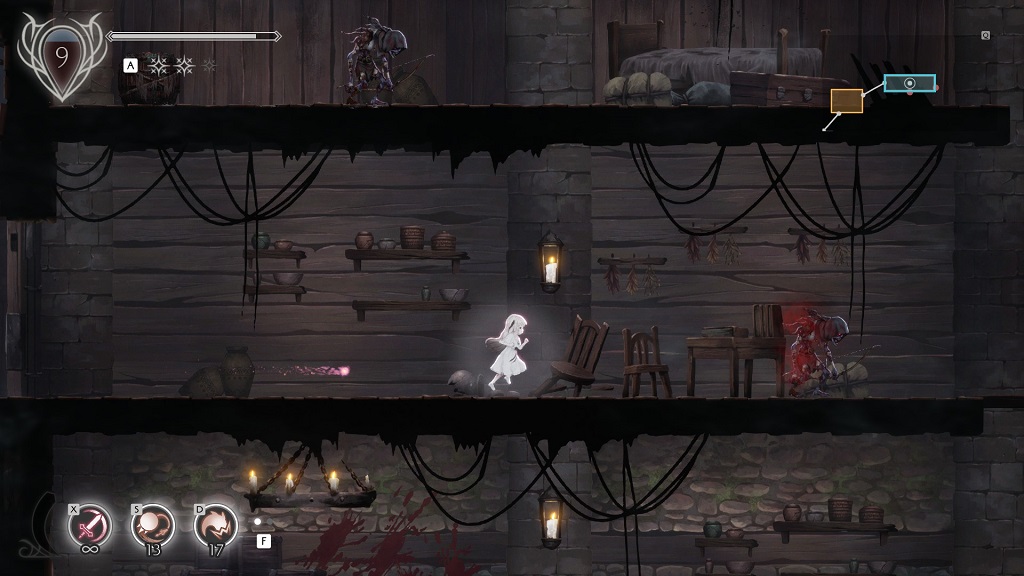Select the orange room tile on the minimap
This screenshot has height=576, width=1024.
(846, 100)
